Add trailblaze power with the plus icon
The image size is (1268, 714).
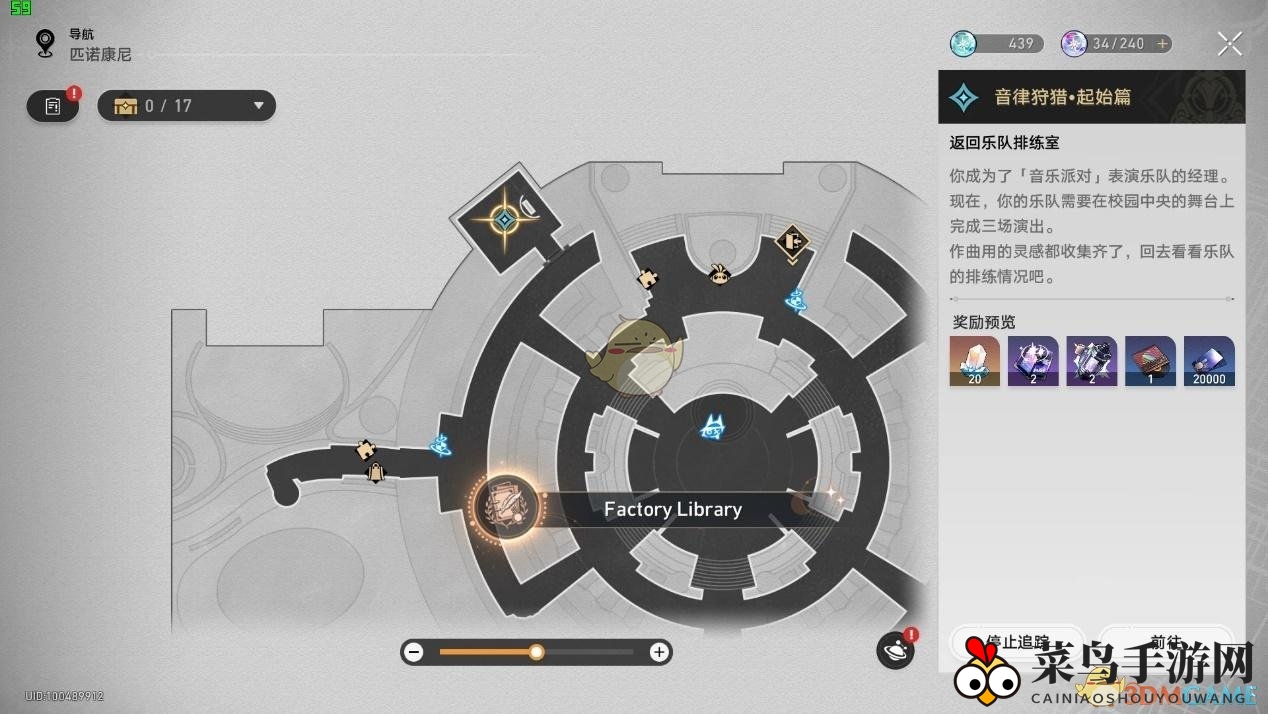pyautogui.click(x=1162, y=44)
